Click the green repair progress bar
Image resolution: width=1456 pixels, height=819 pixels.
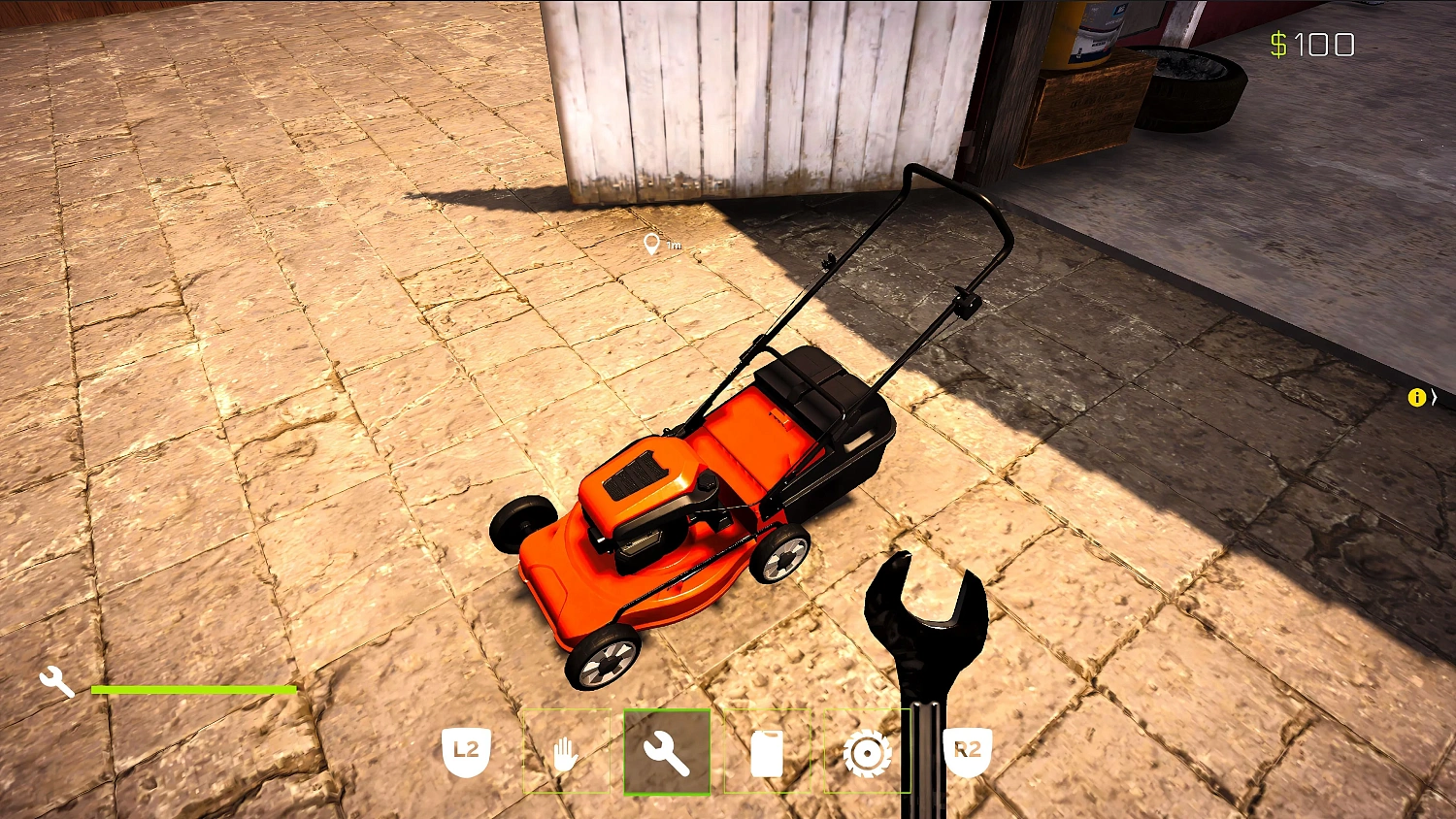click(194, 689)
